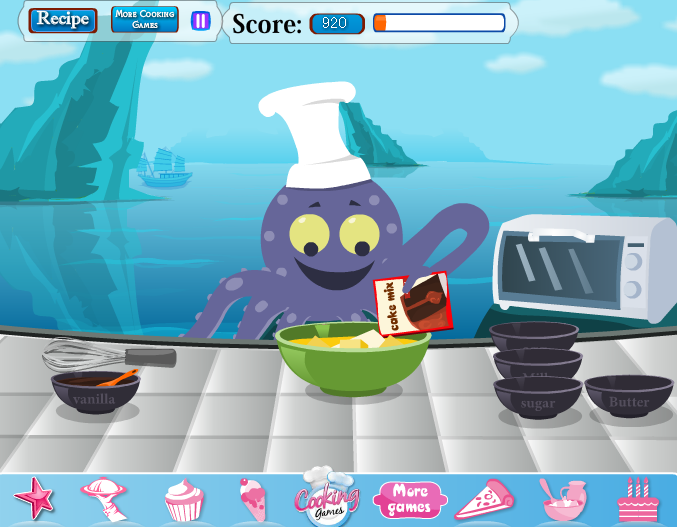
Task: Choose the Butter ingredient bowl
Action: 628,398
